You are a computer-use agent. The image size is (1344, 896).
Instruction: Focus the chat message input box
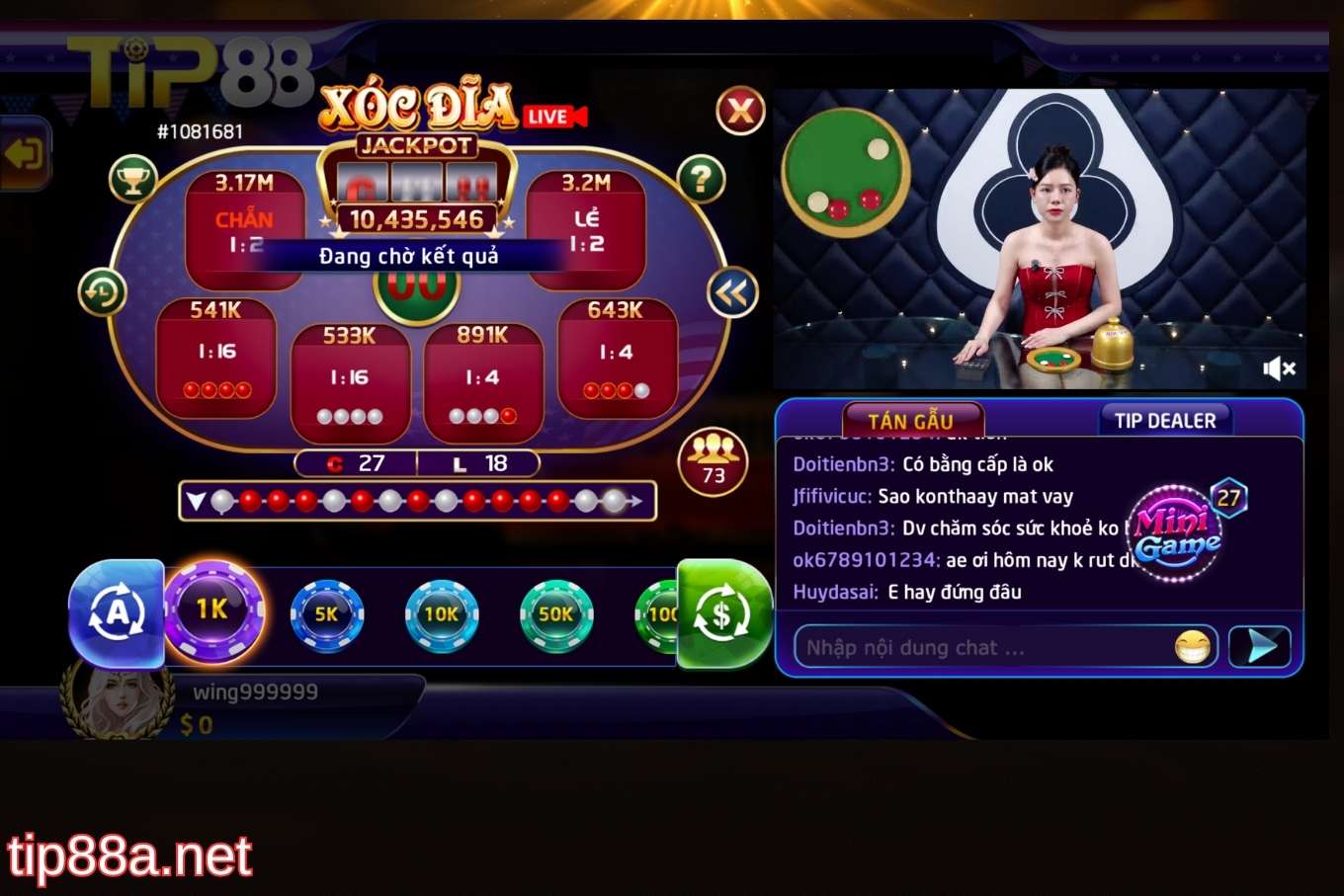(x=983, y=648)
